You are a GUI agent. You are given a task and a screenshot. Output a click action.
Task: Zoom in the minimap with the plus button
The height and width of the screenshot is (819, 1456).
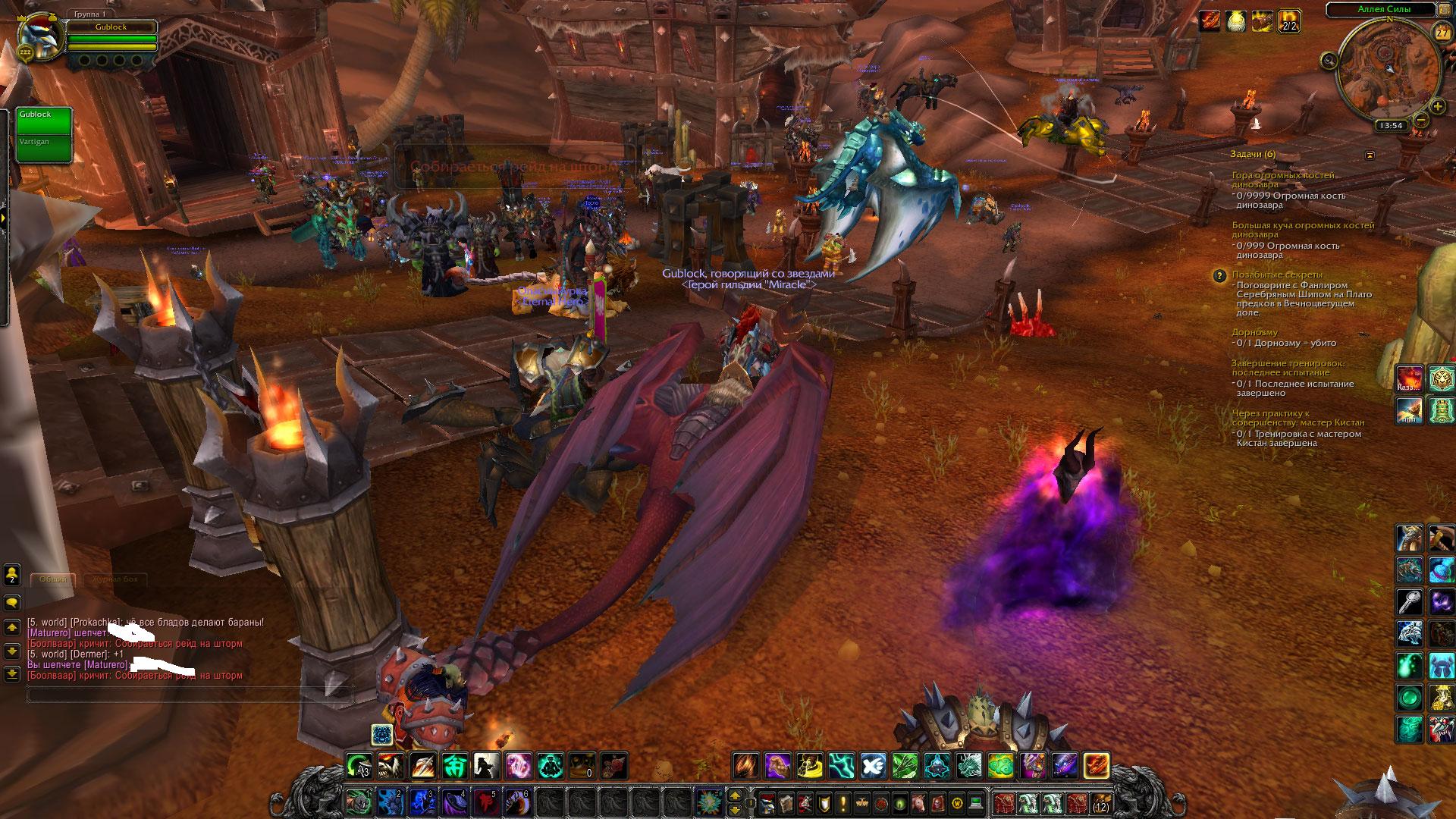click(1437, 105)
